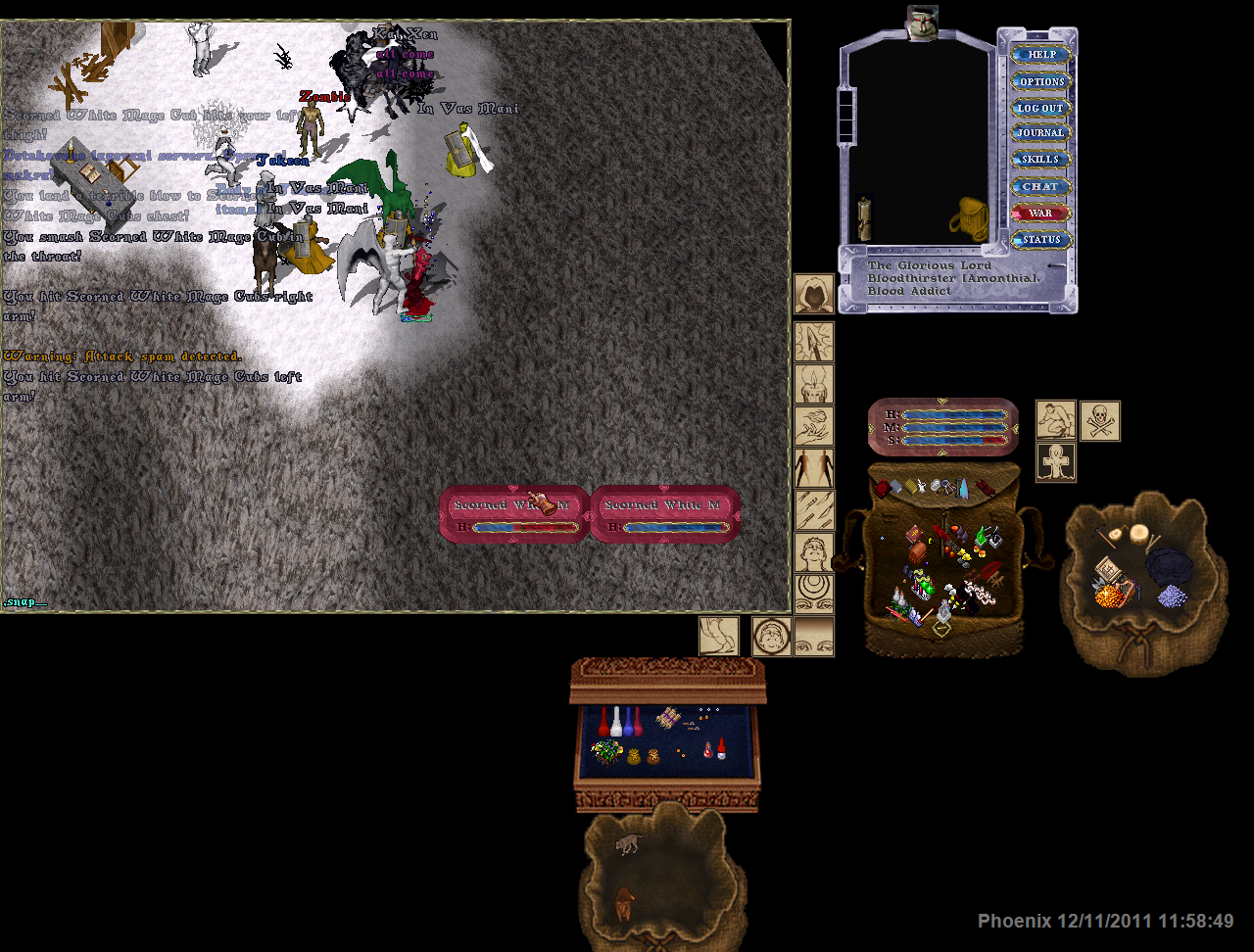Screen dimensions: 1254x952
Task: Select the left Scorned White Mage health bar
Action: point(513,514)
